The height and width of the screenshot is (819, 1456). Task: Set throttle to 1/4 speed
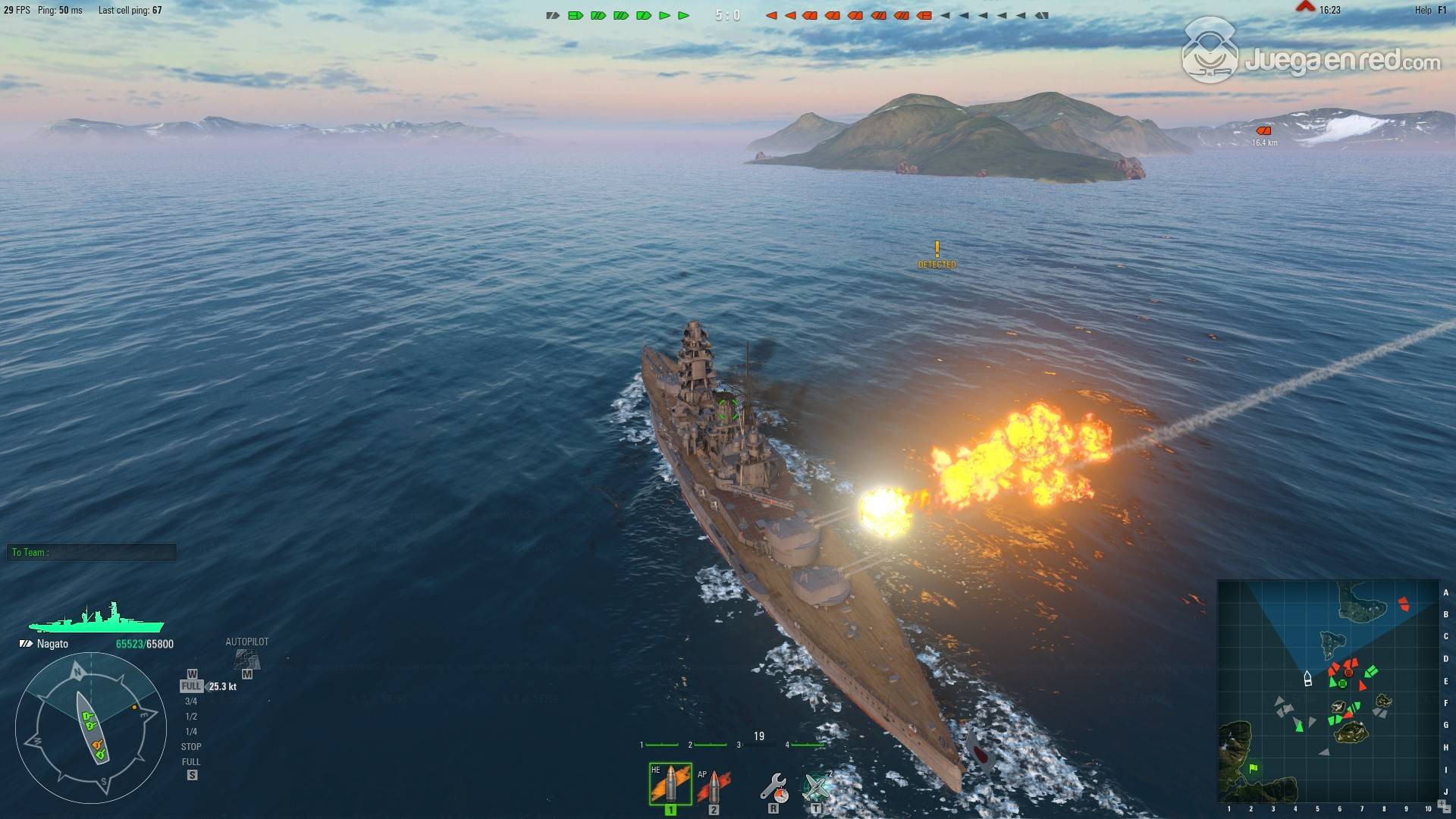click(191, 732)
